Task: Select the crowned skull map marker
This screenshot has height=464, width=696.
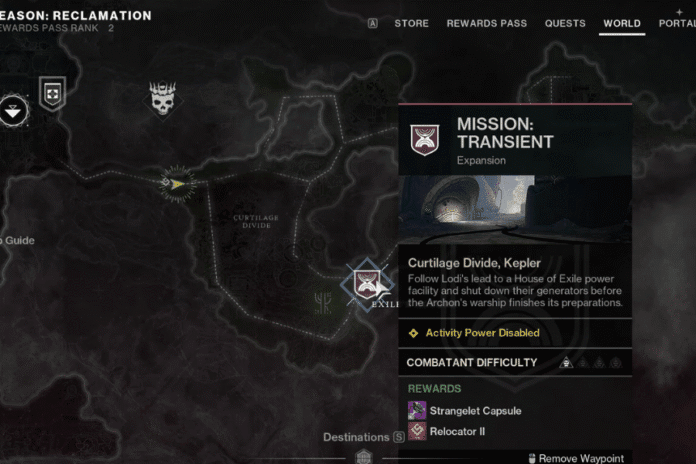Action: tap(163, 98)
